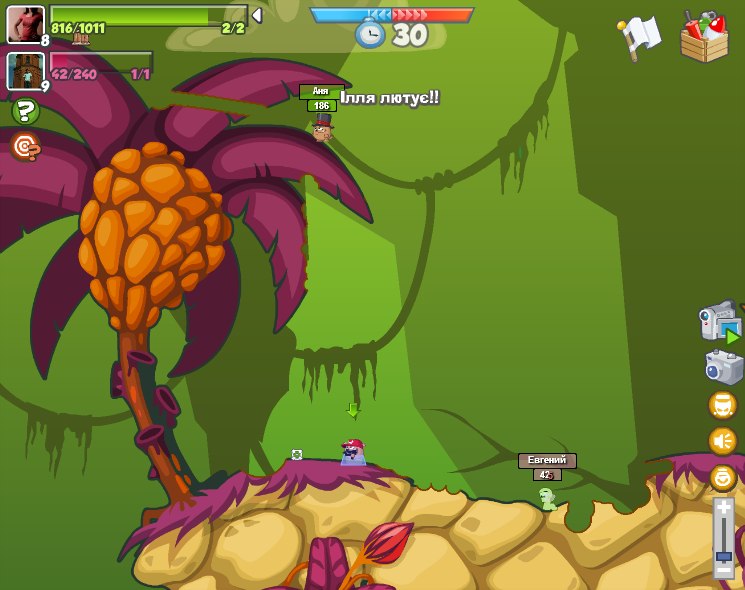The image size is (745, 590).
Task: Click the white surrender flag icon
Action: (639, 37)
